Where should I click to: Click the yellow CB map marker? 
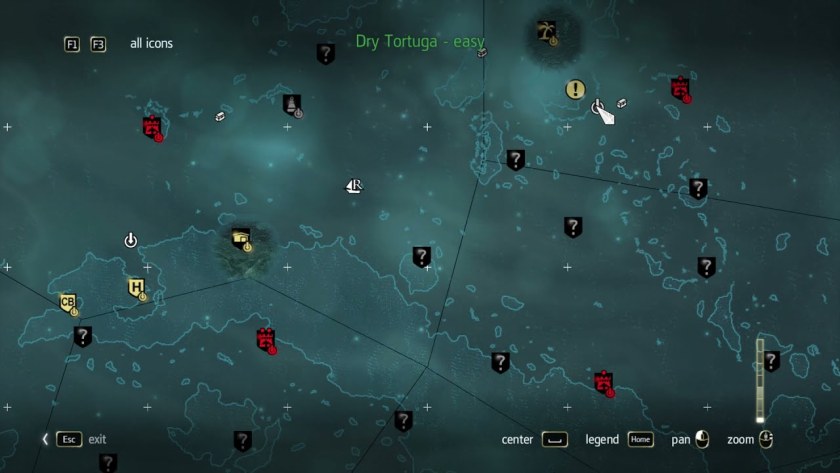(x=68, y=303)
